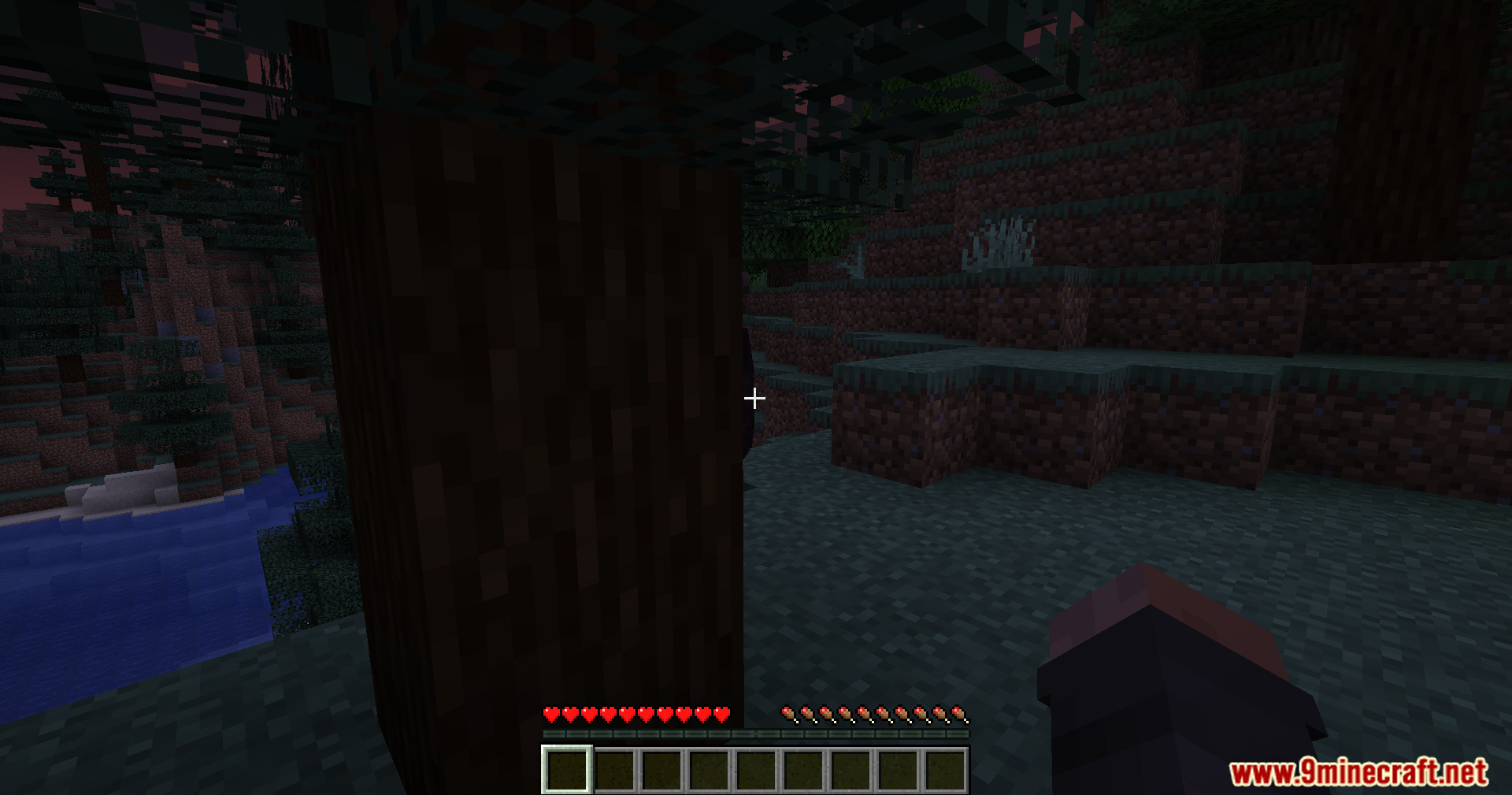Click the crosshair at screen center
Viewport: 1512px width, 795px height.
coord(754,398)
